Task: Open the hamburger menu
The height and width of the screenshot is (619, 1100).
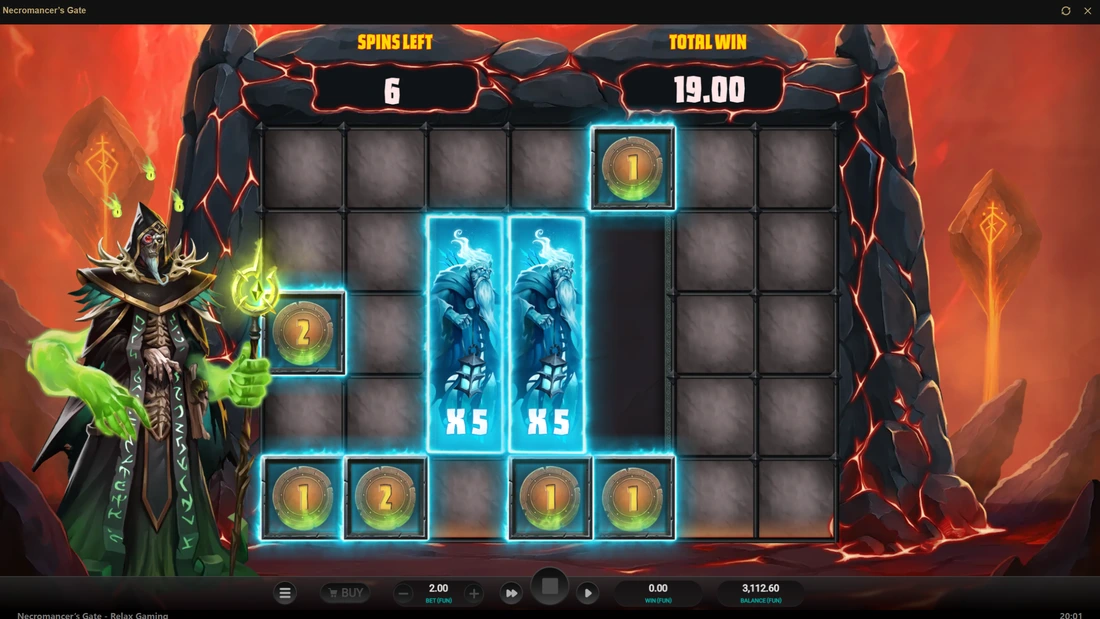Action: click(285, 593)
